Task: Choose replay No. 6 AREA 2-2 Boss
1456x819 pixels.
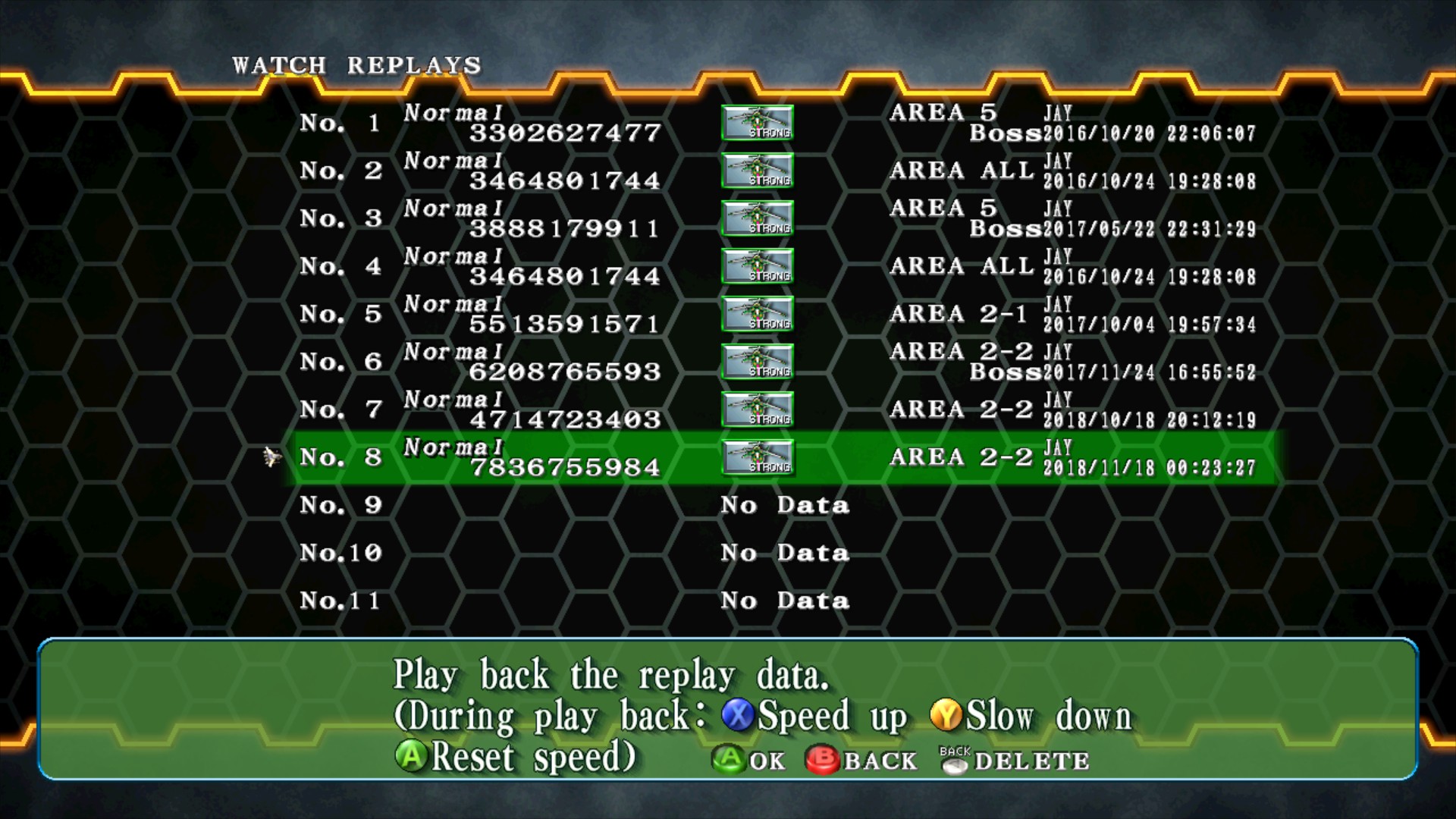Action: tap(781, 362)
